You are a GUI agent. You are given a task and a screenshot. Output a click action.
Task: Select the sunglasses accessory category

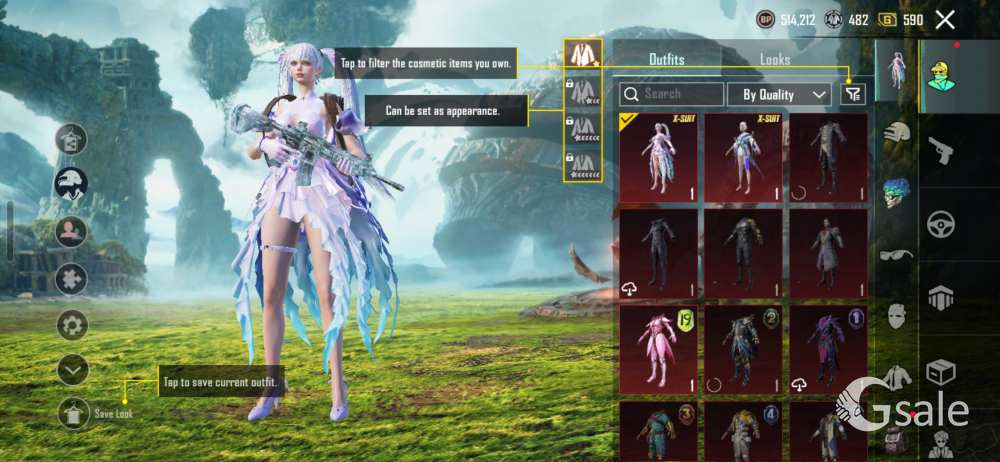pos(896,255)
